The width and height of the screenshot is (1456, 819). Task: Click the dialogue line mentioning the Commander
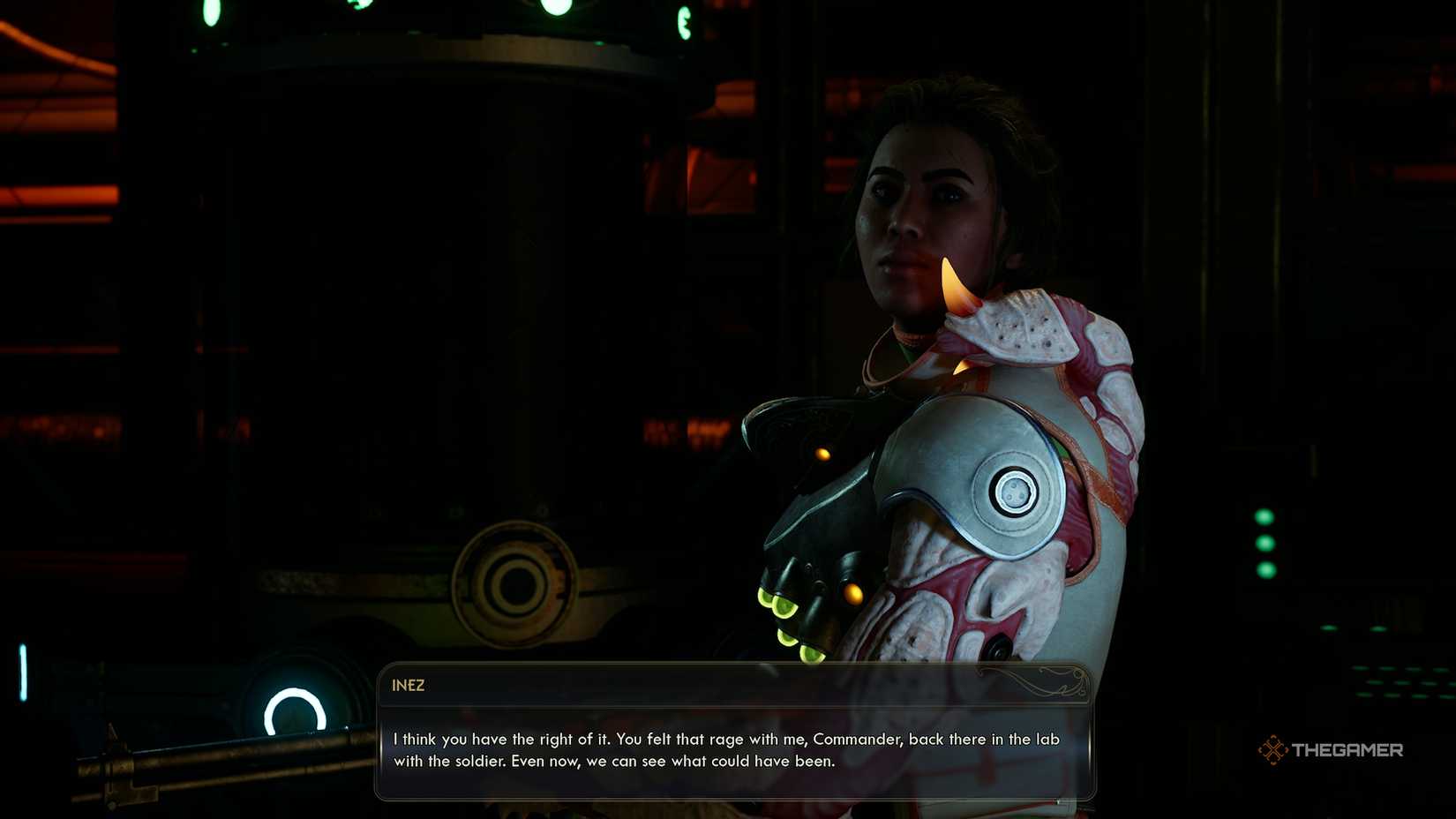coord(725,740)
